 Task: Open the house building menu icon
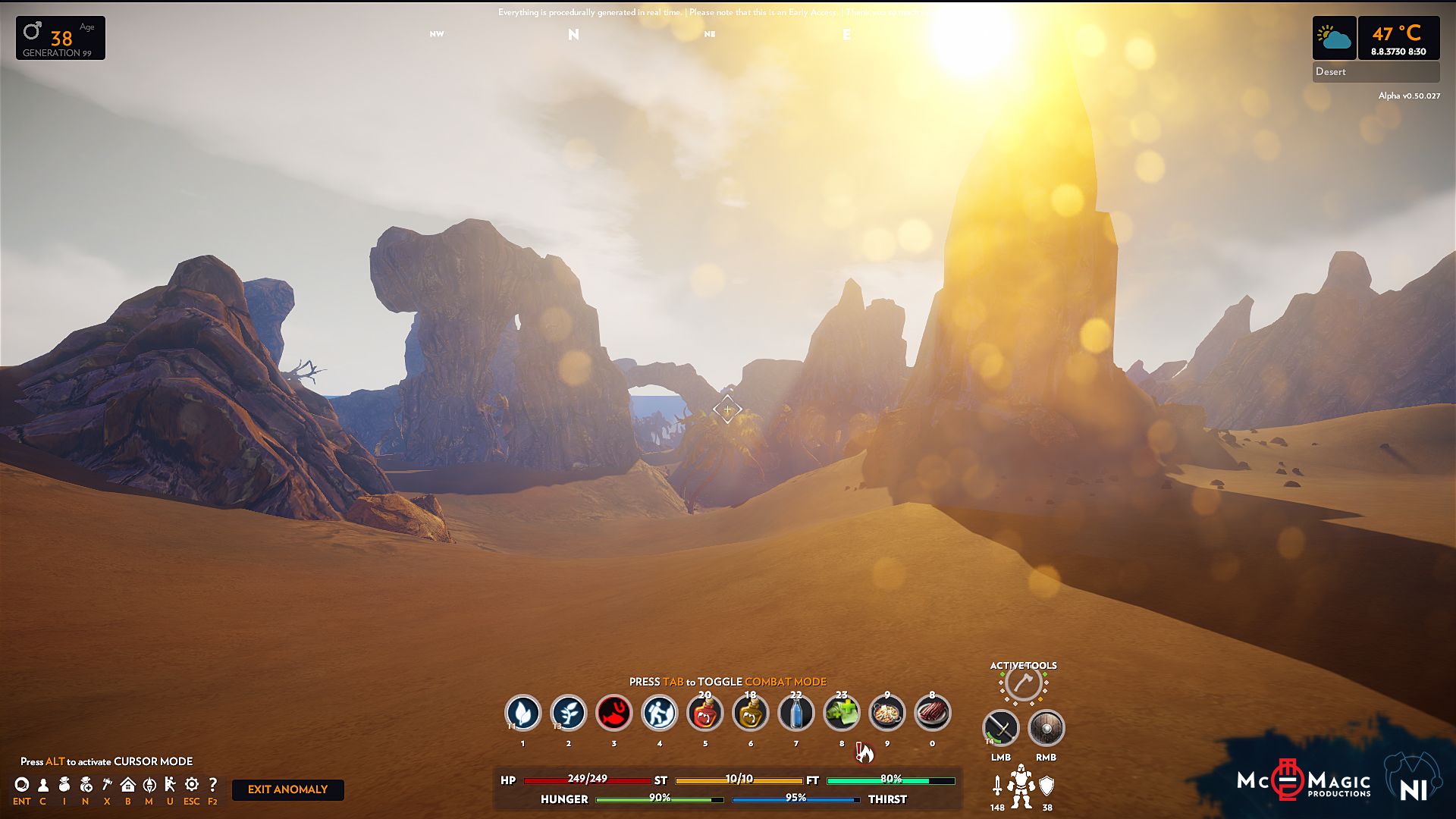[128, 785]
